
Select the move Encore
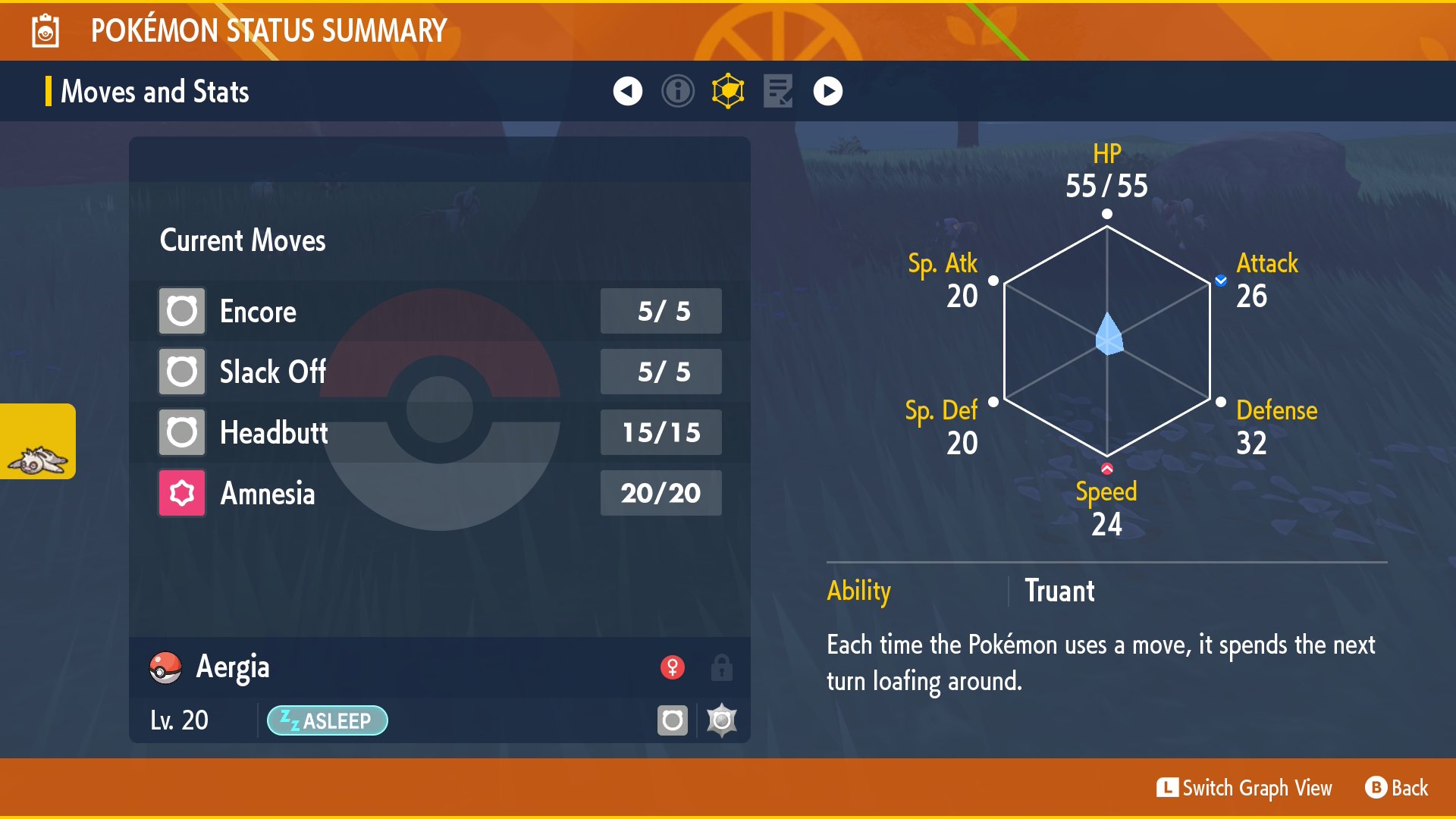tap(440, 311)
